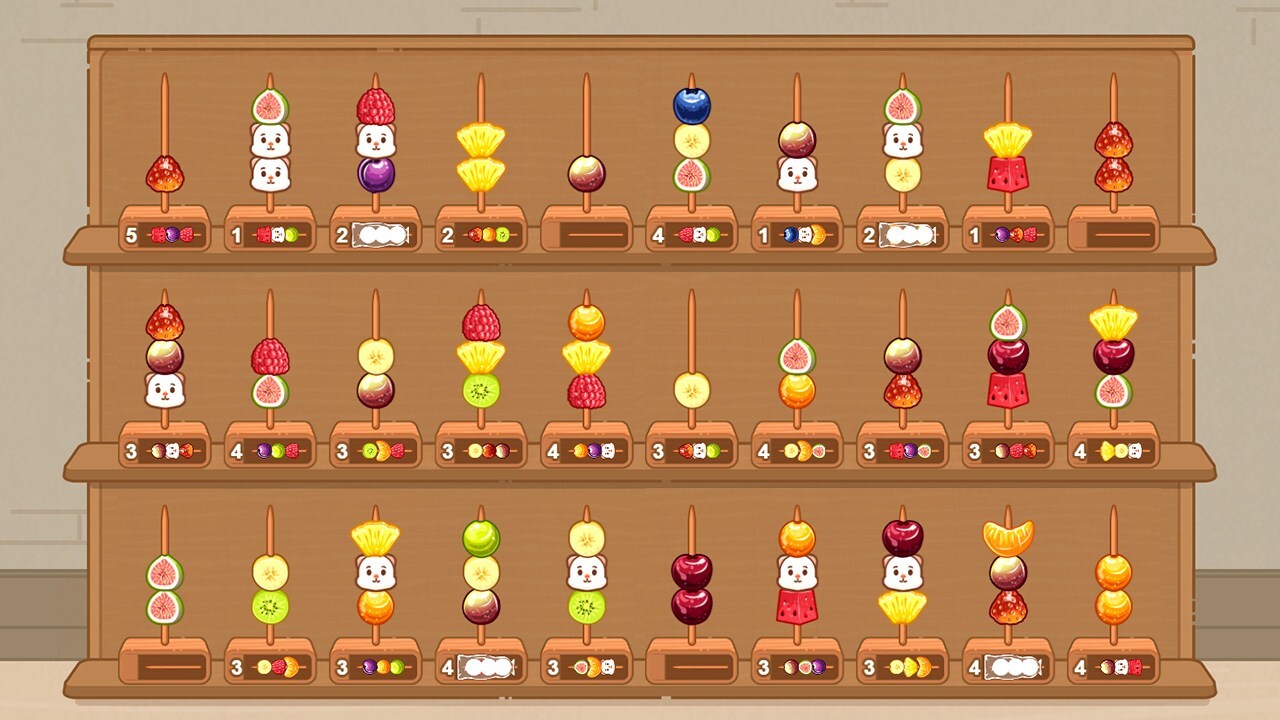Choose the pineapple, cherry and fig skewer
1280x720 pixels.
pyautogui.click(x=1113, y=356)
